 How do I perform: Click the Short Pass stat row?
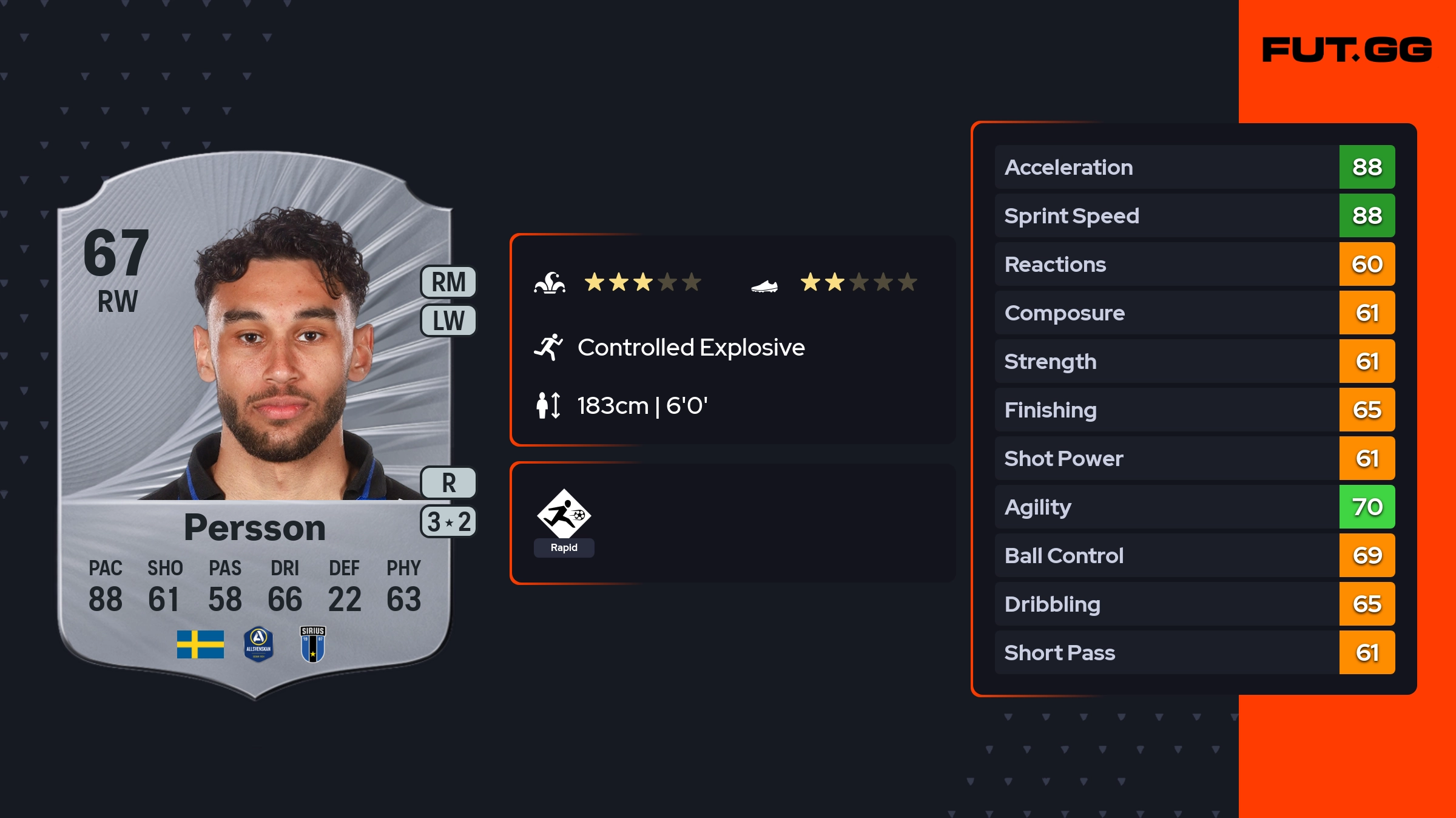coord(1194,652)
